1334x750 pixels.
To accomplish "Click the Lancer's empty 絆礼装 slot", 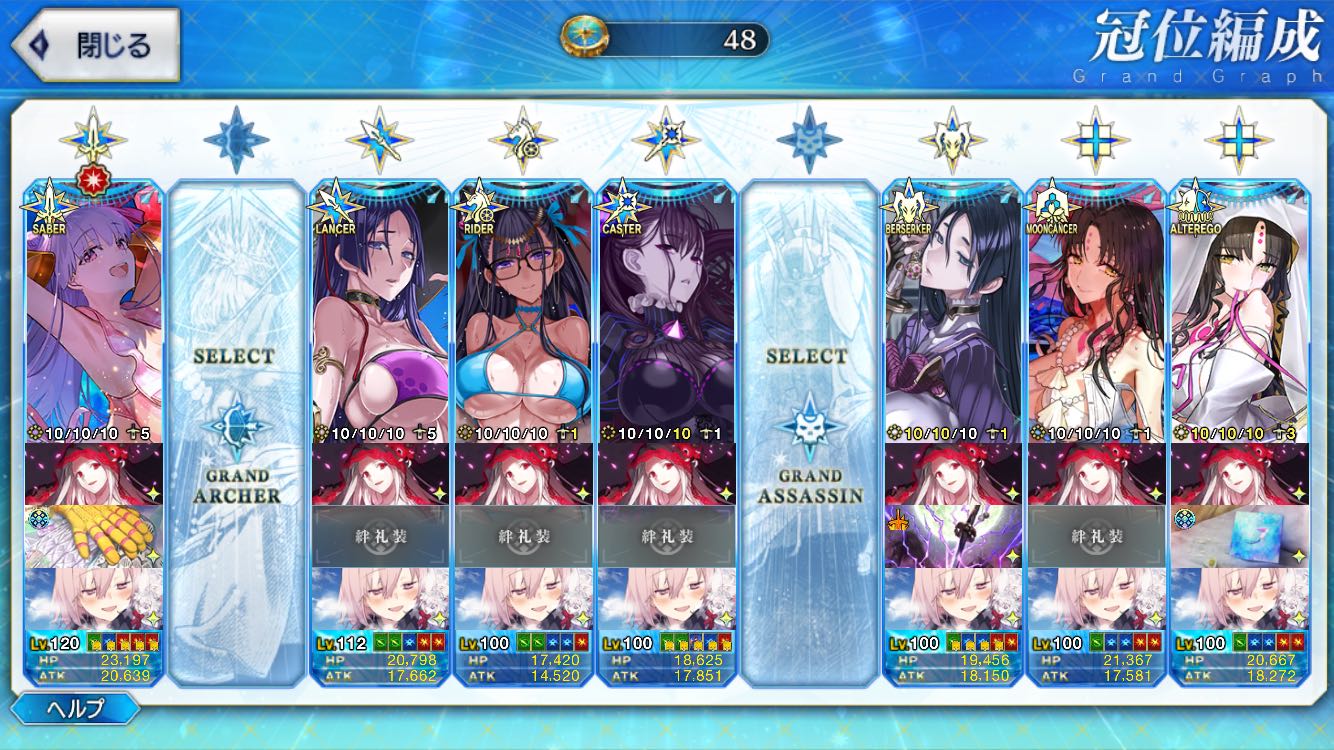I will click(x=380, y=536).
